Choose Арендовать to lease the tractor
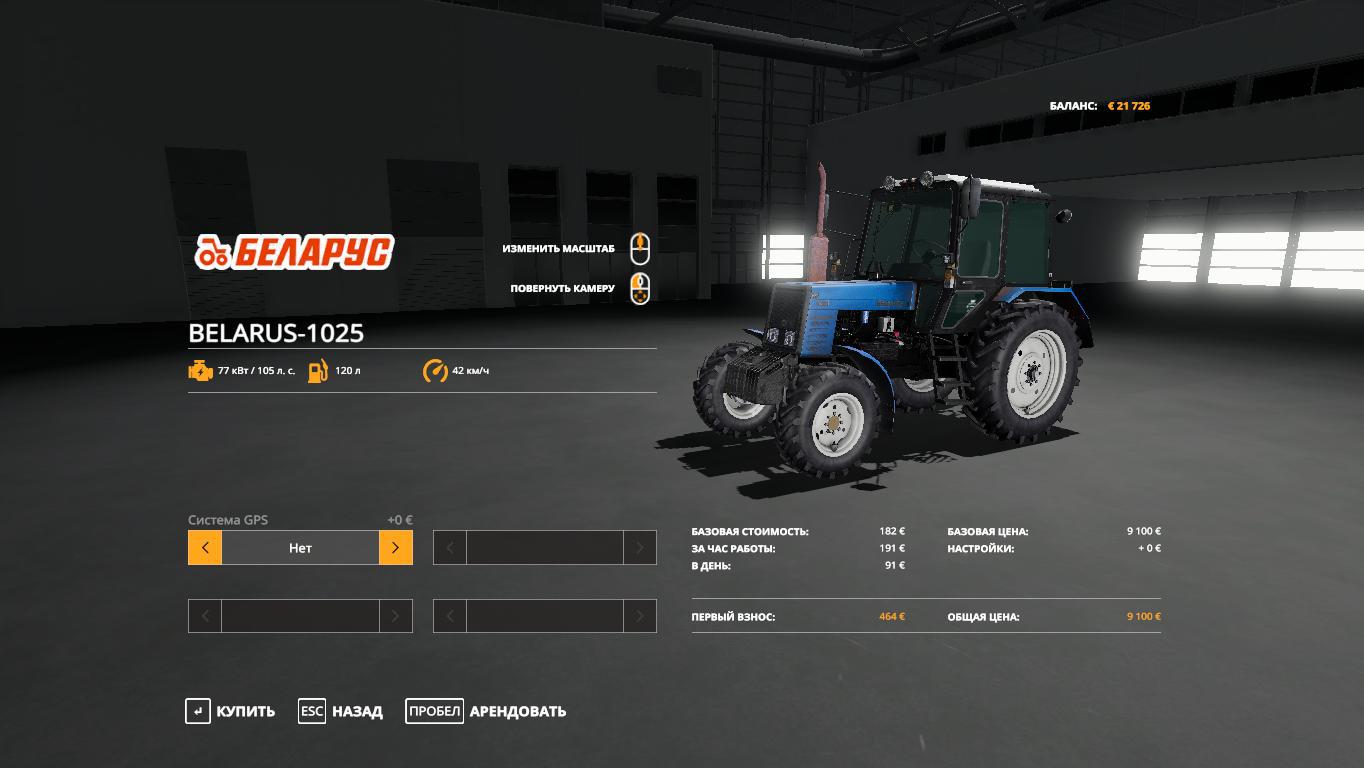 [486, 711]
